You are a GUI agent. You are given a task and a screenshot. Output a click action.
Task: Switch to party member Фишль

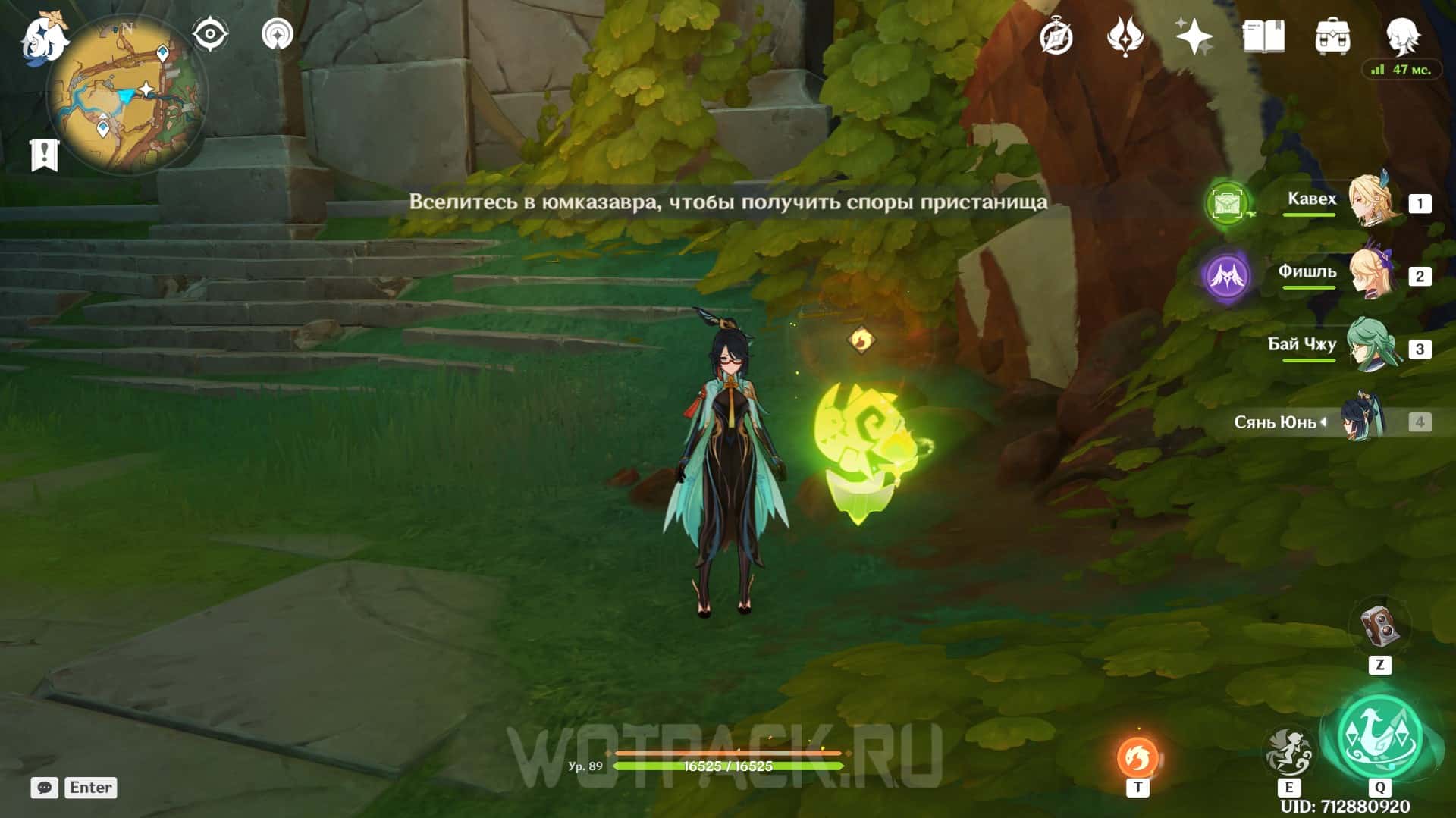point(1371,274)
